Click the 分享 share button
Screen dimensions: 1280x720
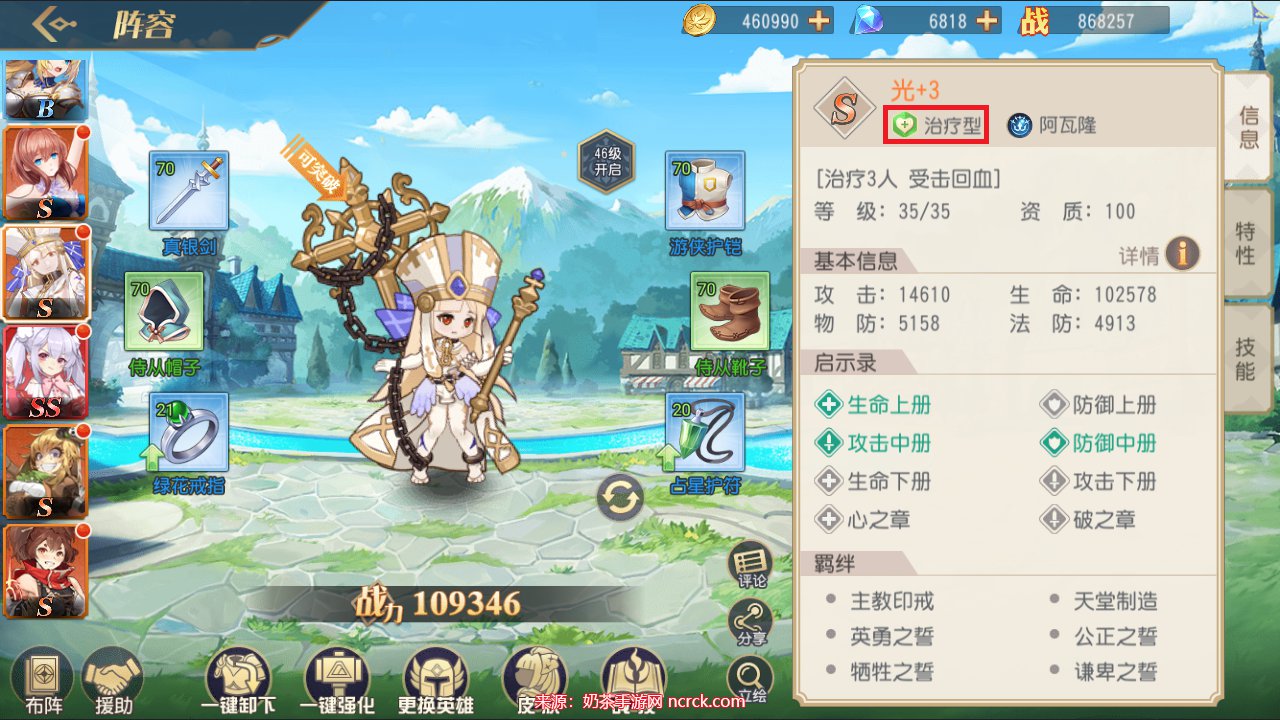point(751,622)
